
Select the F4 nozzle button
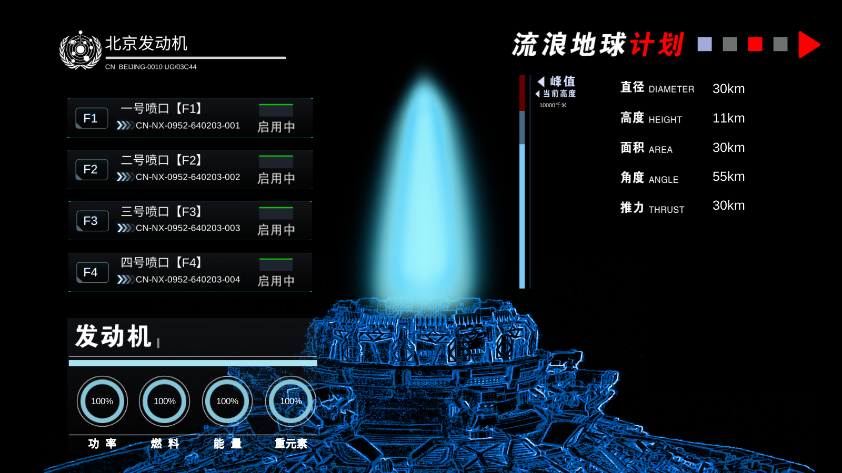90,272
